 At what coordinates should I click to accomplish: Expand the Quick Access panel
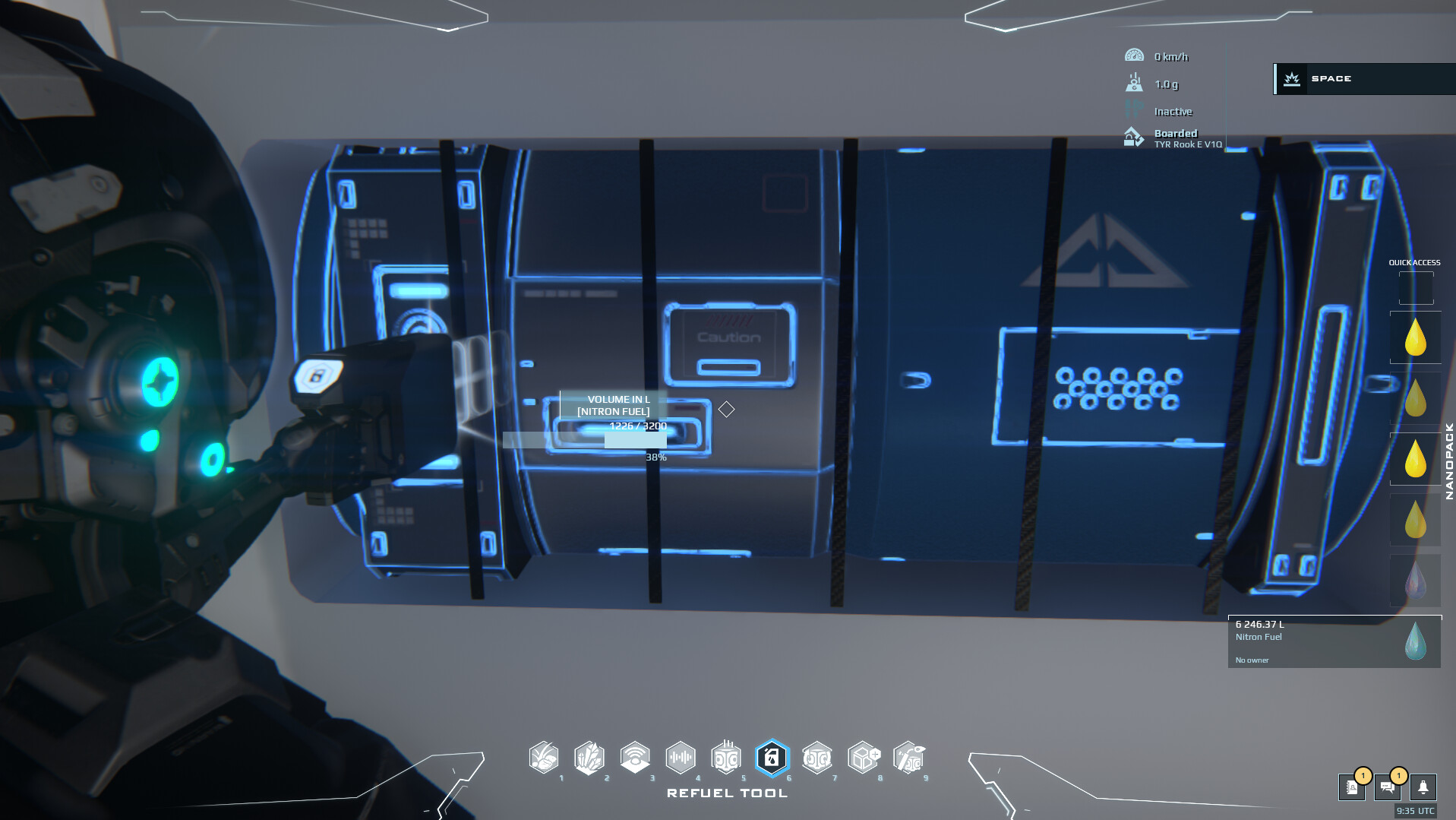(1414, 261)
